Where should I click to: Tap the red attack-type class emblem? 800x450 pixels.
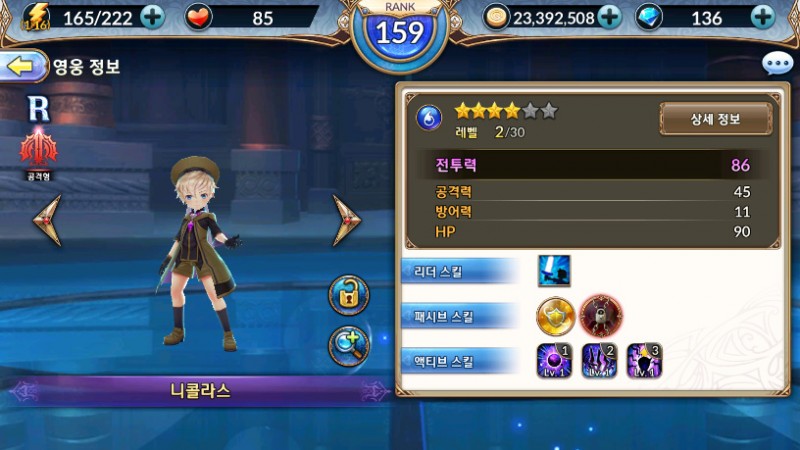pos(39,149)
